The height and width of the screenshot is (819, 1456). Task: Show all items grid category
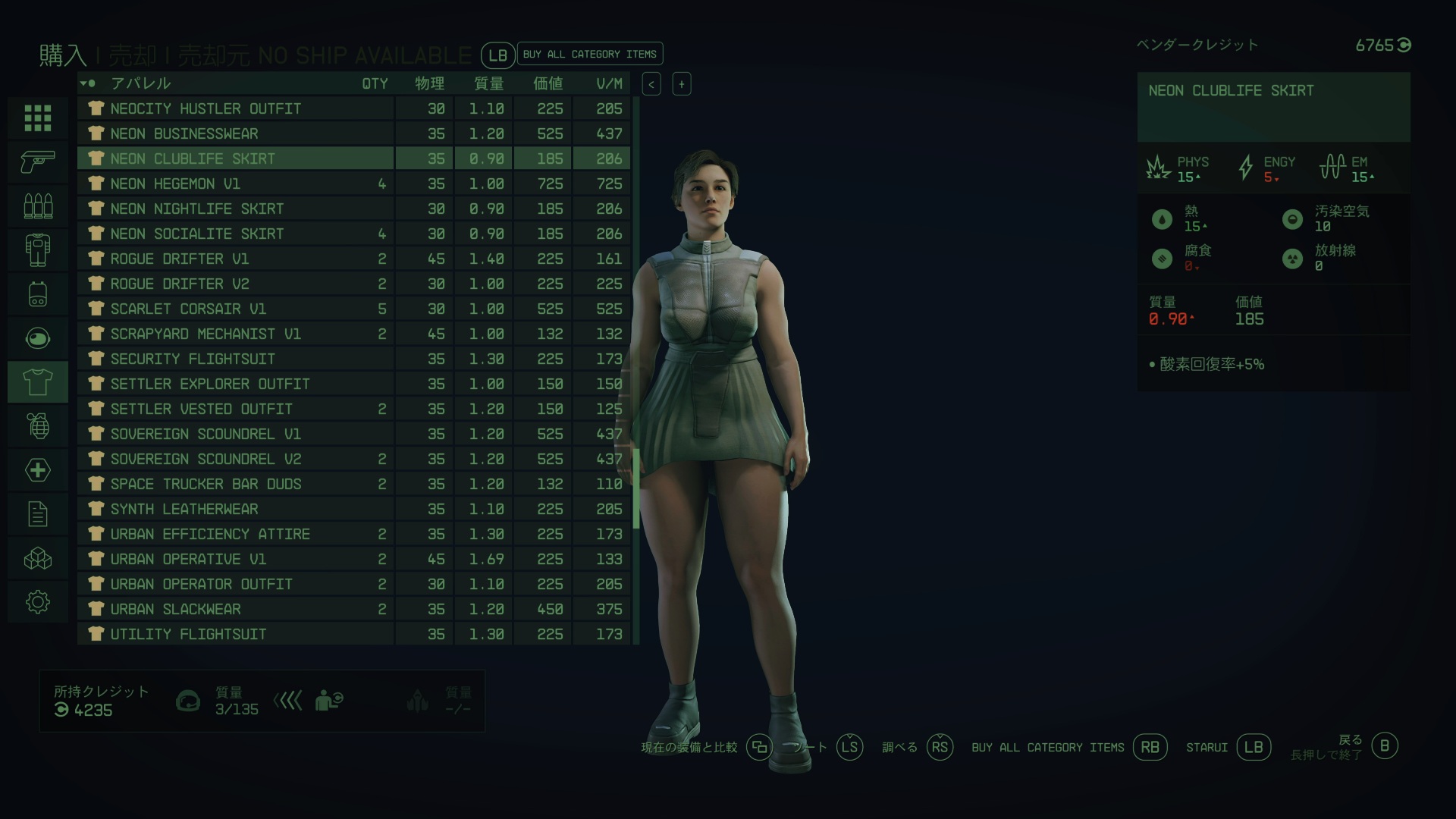[x=38, y=118]
